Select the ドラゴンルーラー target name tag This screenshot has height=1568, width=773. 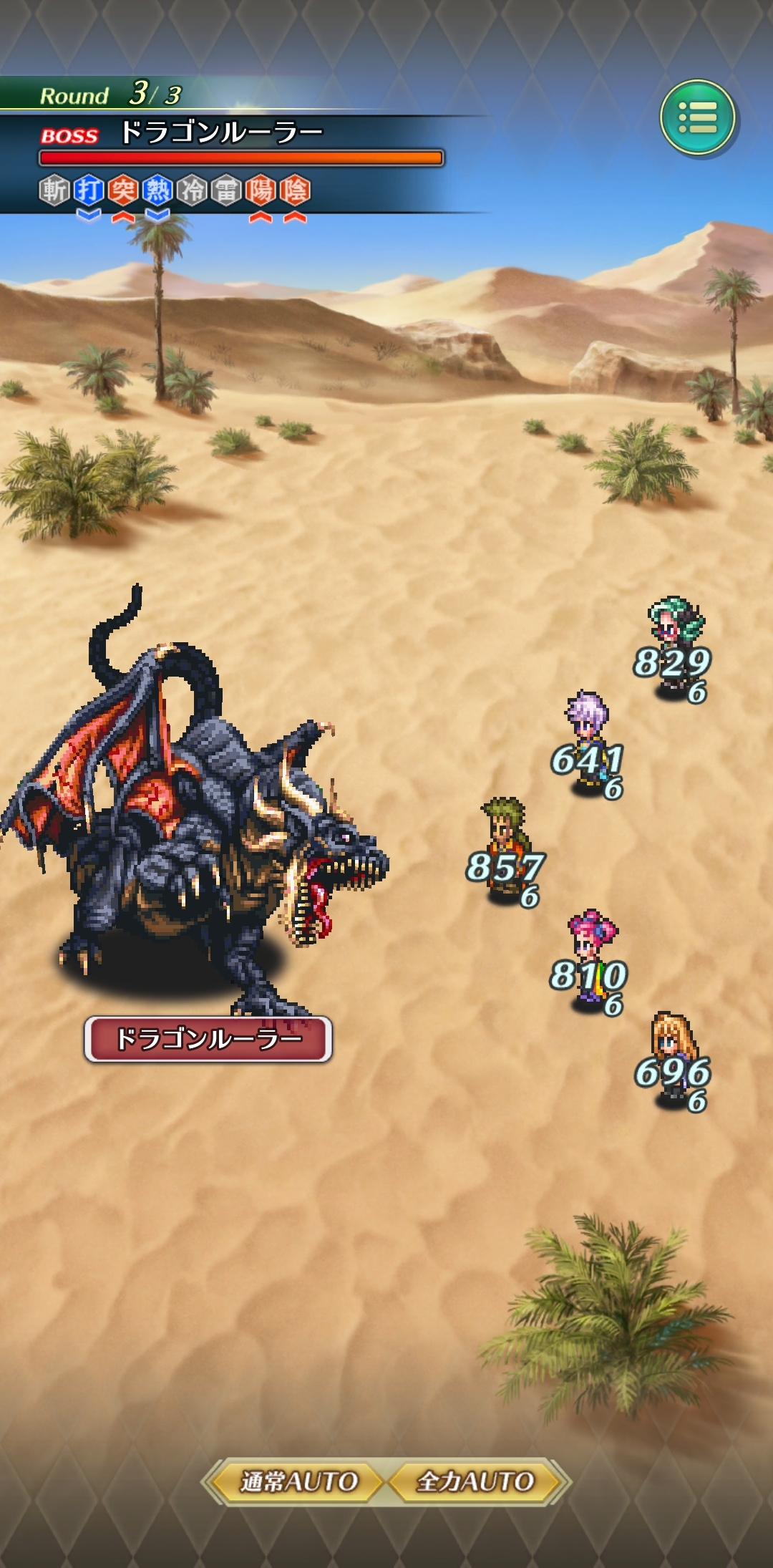coord(208,1039)
